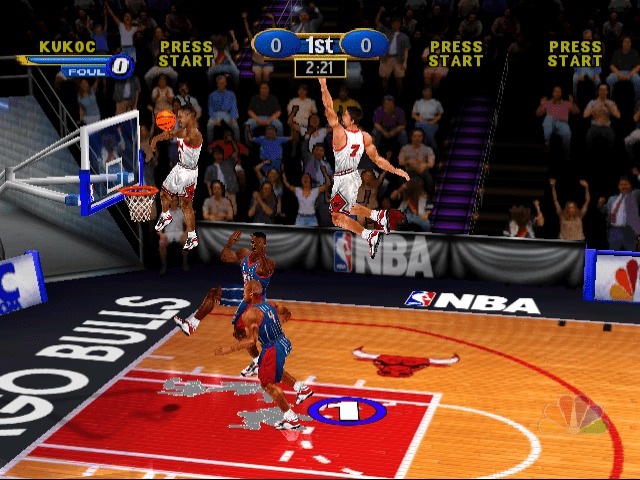Click the blue player 1 court marker
The width and height of the screenshot is (640, 480).
click(x=346, y=410)
